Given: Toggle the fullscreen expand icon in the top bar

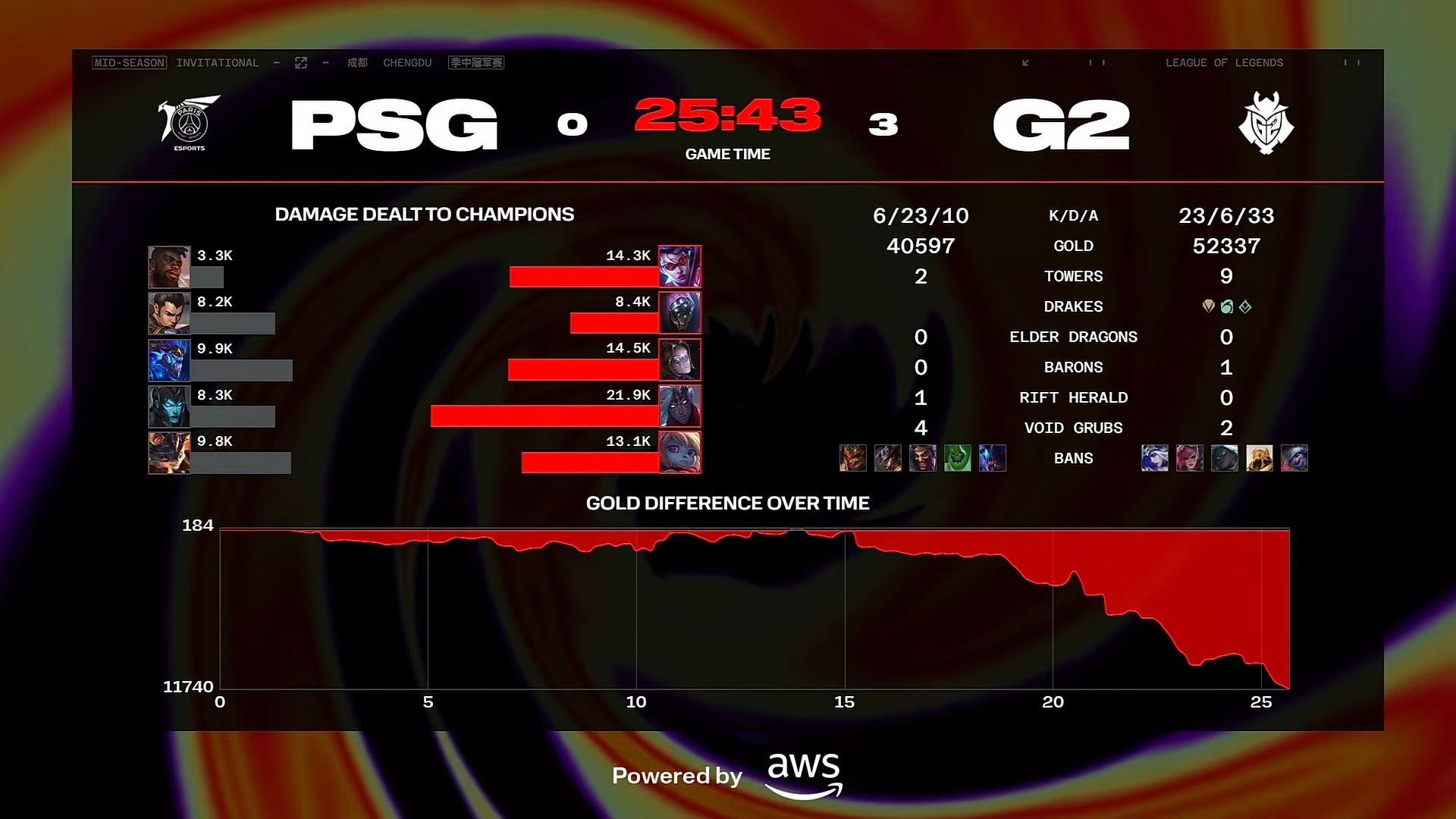Looking at the screenshot, I should pos(301,63).
